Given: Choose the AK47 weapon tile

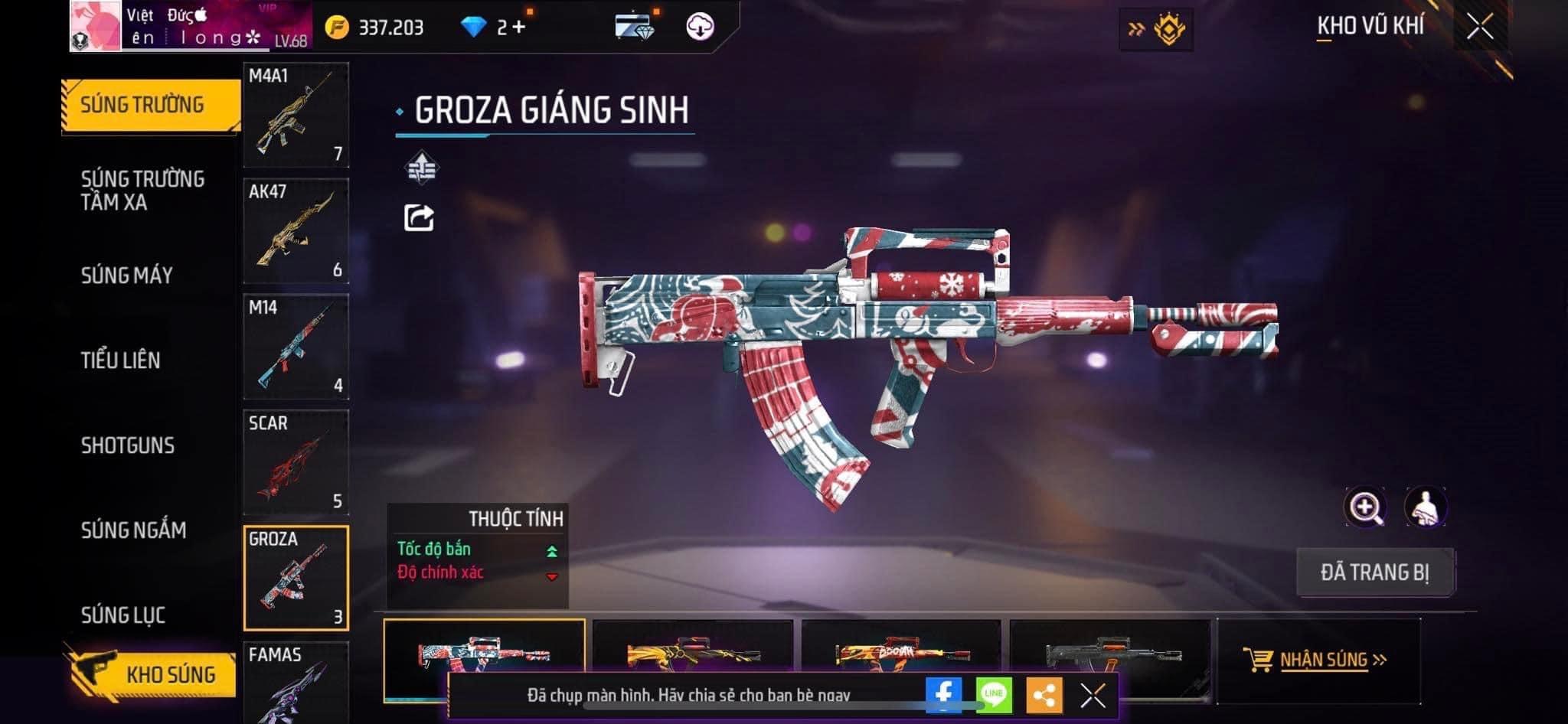Looking at the screenshot, I should (296, 231).
